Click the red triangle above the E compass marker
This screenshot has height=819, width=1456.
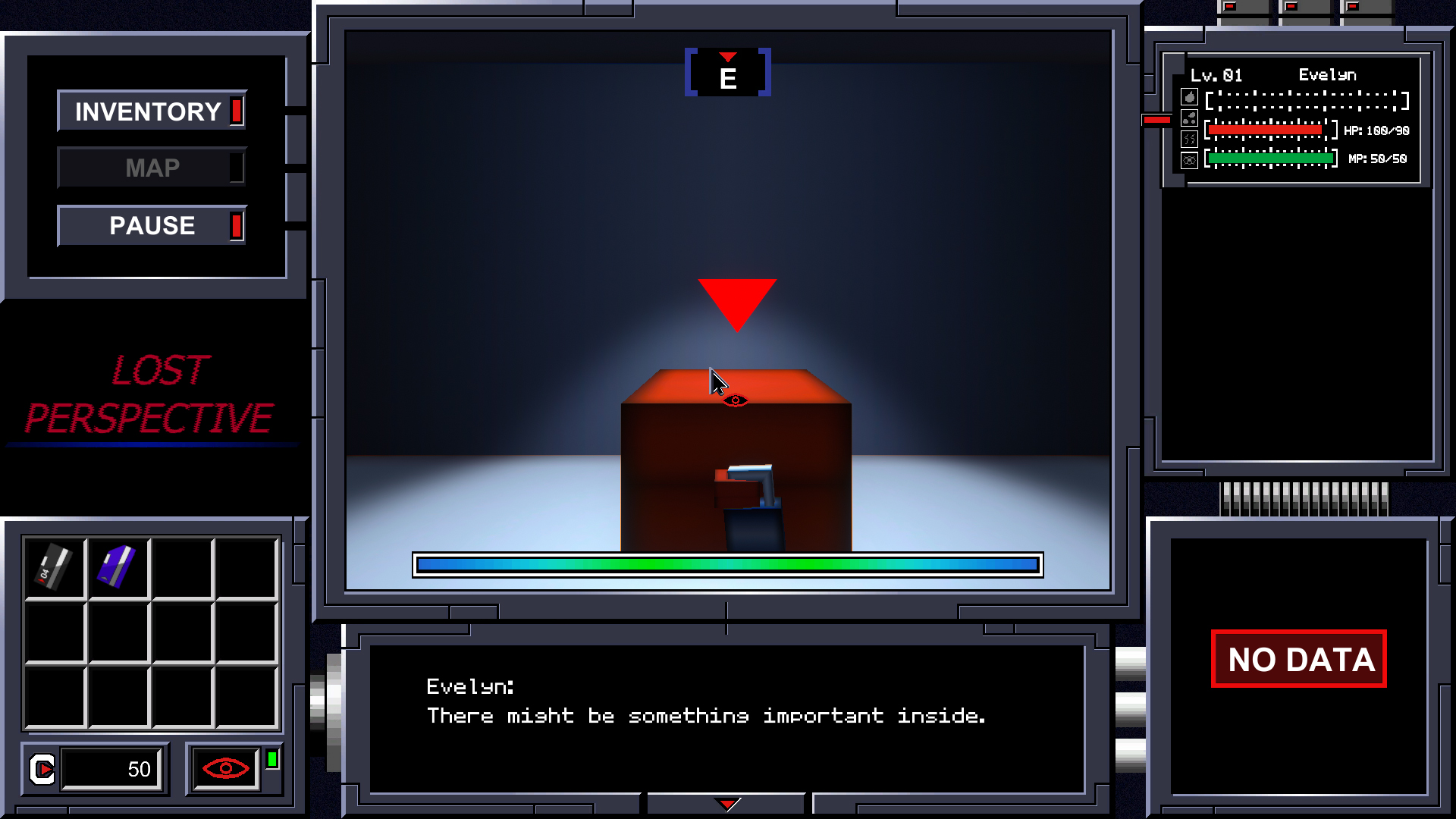click(x=728, y=57)
